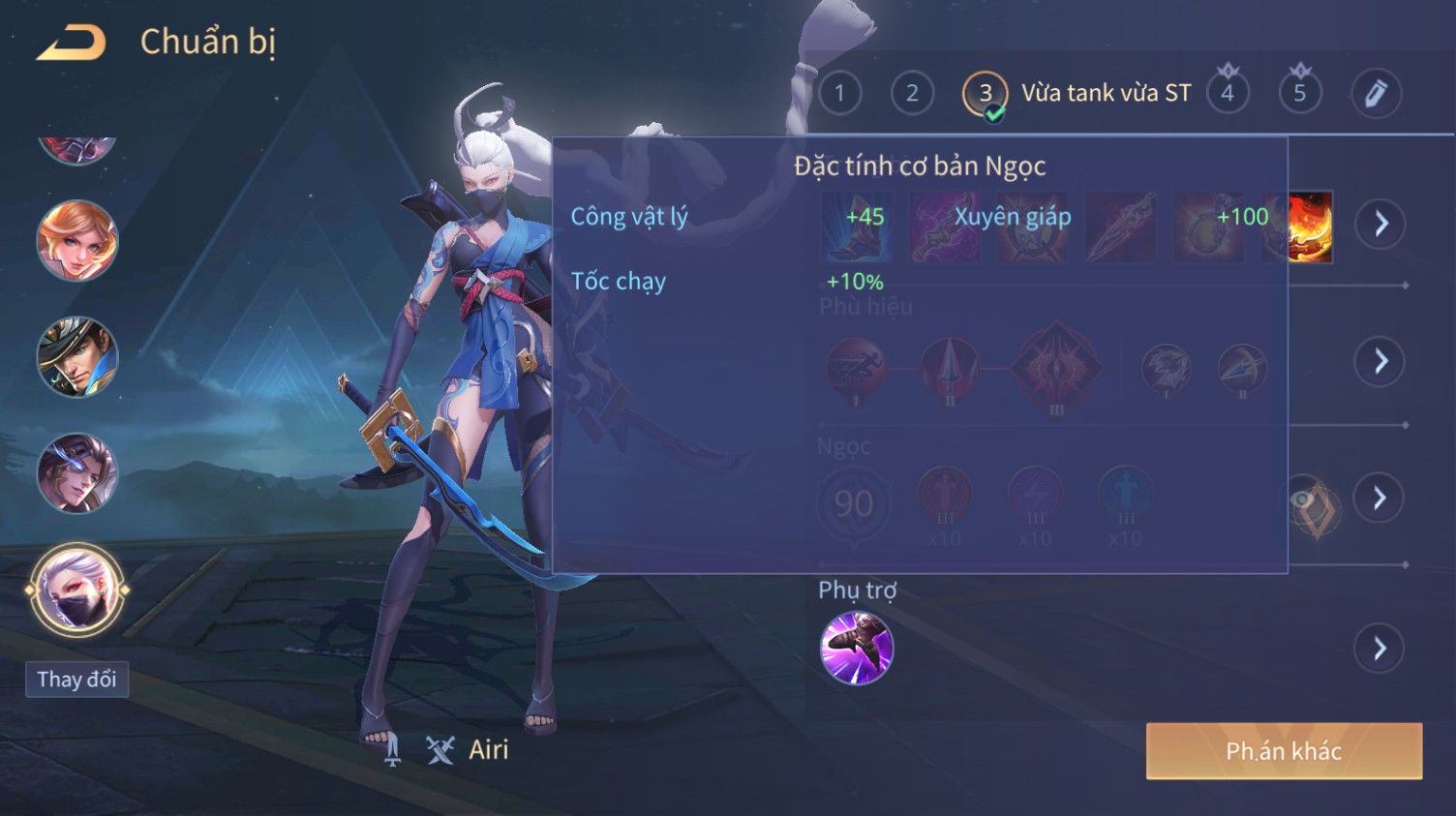
Task: Choose loadout preset 4
Action: (1228, 93)
